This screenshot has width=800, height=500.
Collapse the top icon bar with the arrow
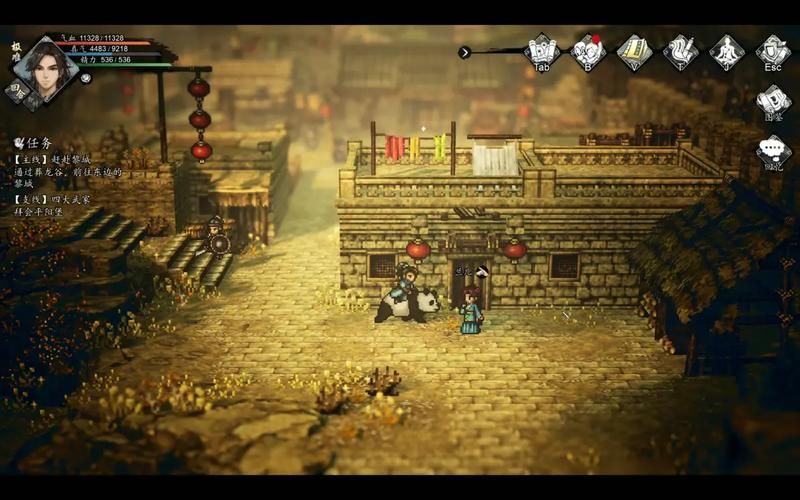[x=464, y=52]
